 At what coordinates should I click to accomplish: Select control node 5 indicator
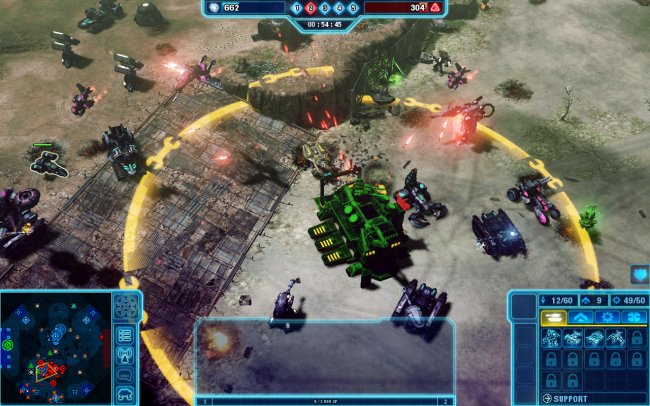353,8
